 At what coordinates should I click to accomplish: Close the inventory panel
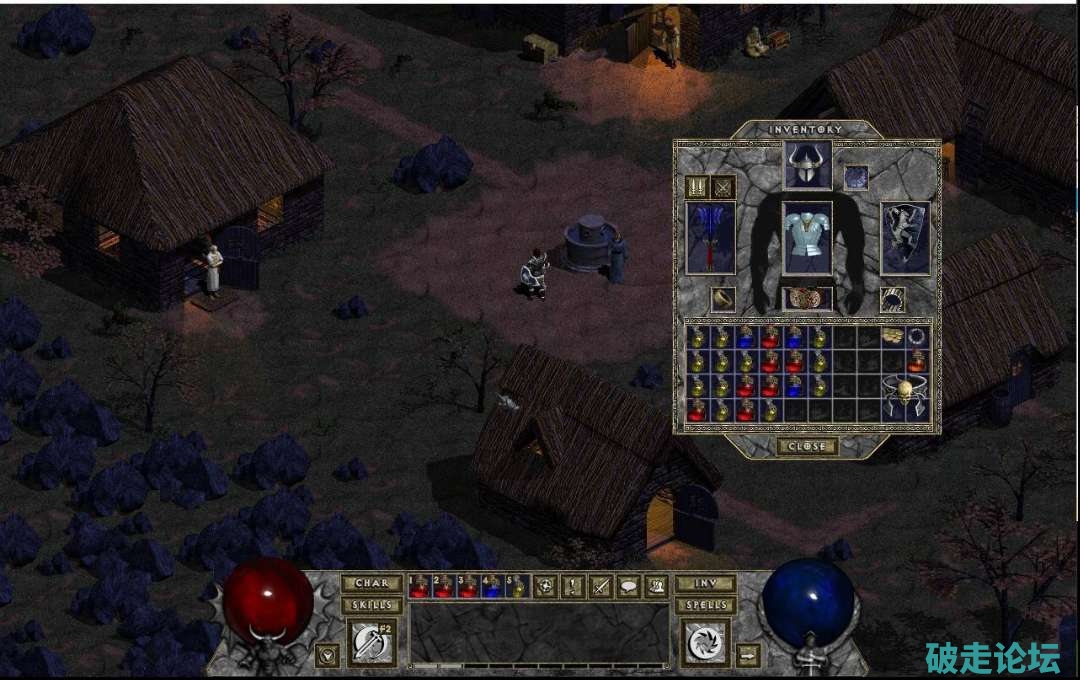pos(807,446)
